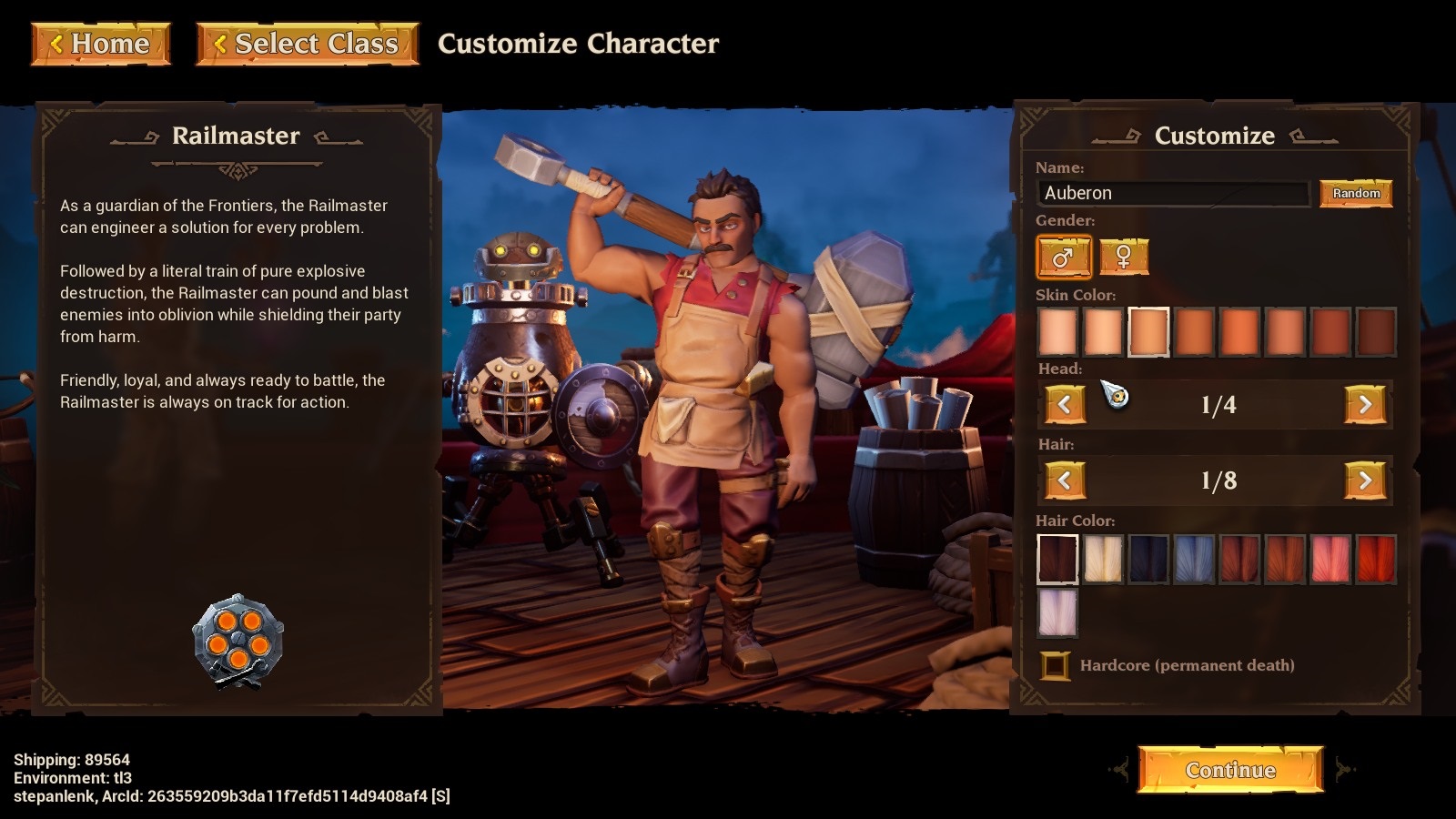
Task: Select the bright red hair color
Action: coord(1375,559)
